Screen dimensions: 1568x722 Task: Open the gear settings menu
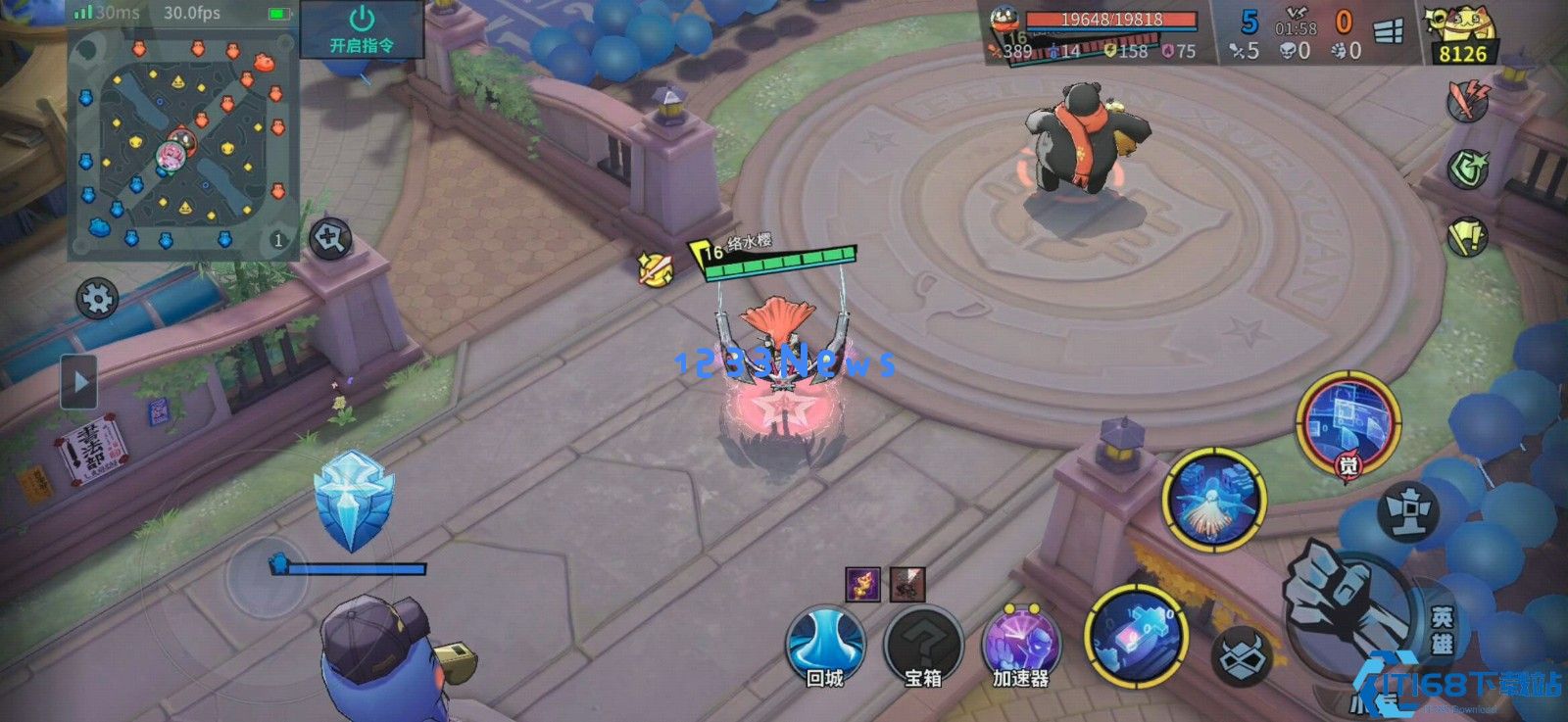(97, 298)
